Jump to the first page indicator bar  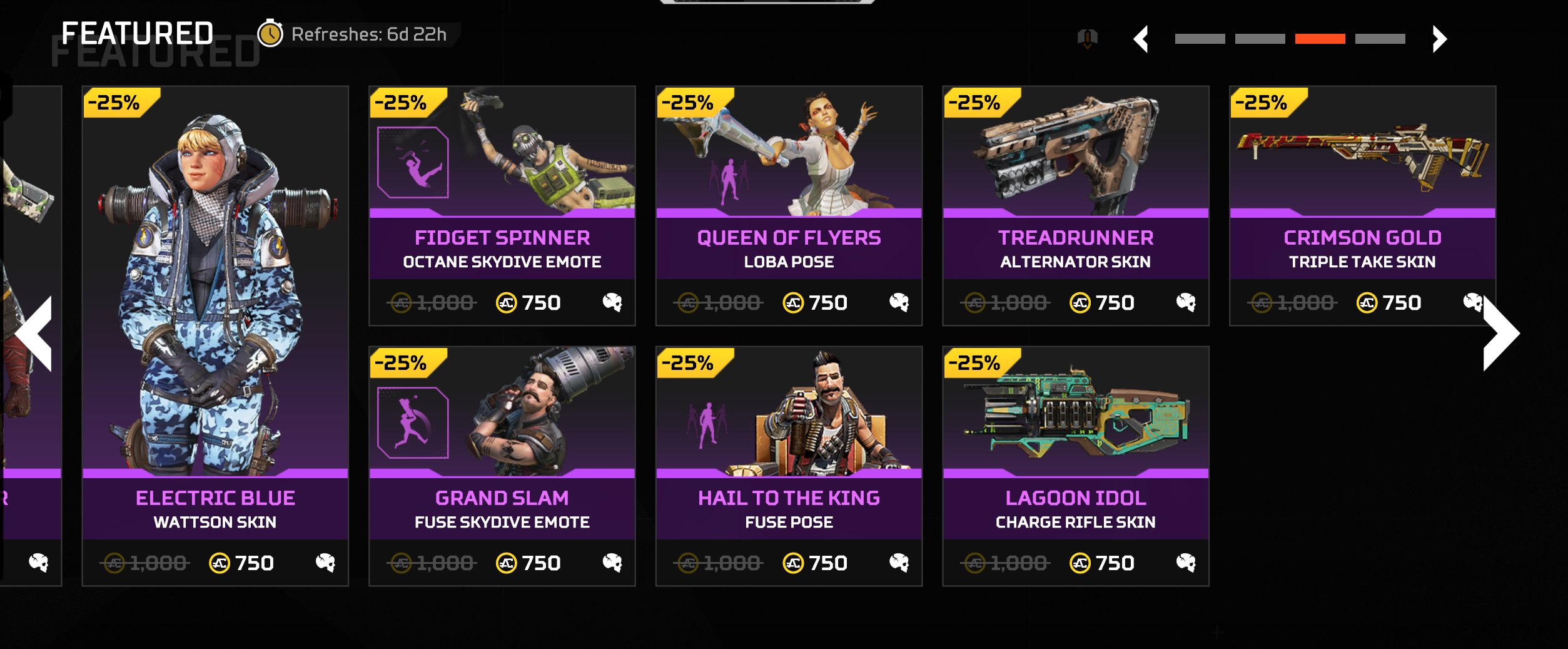point(1200,39)
